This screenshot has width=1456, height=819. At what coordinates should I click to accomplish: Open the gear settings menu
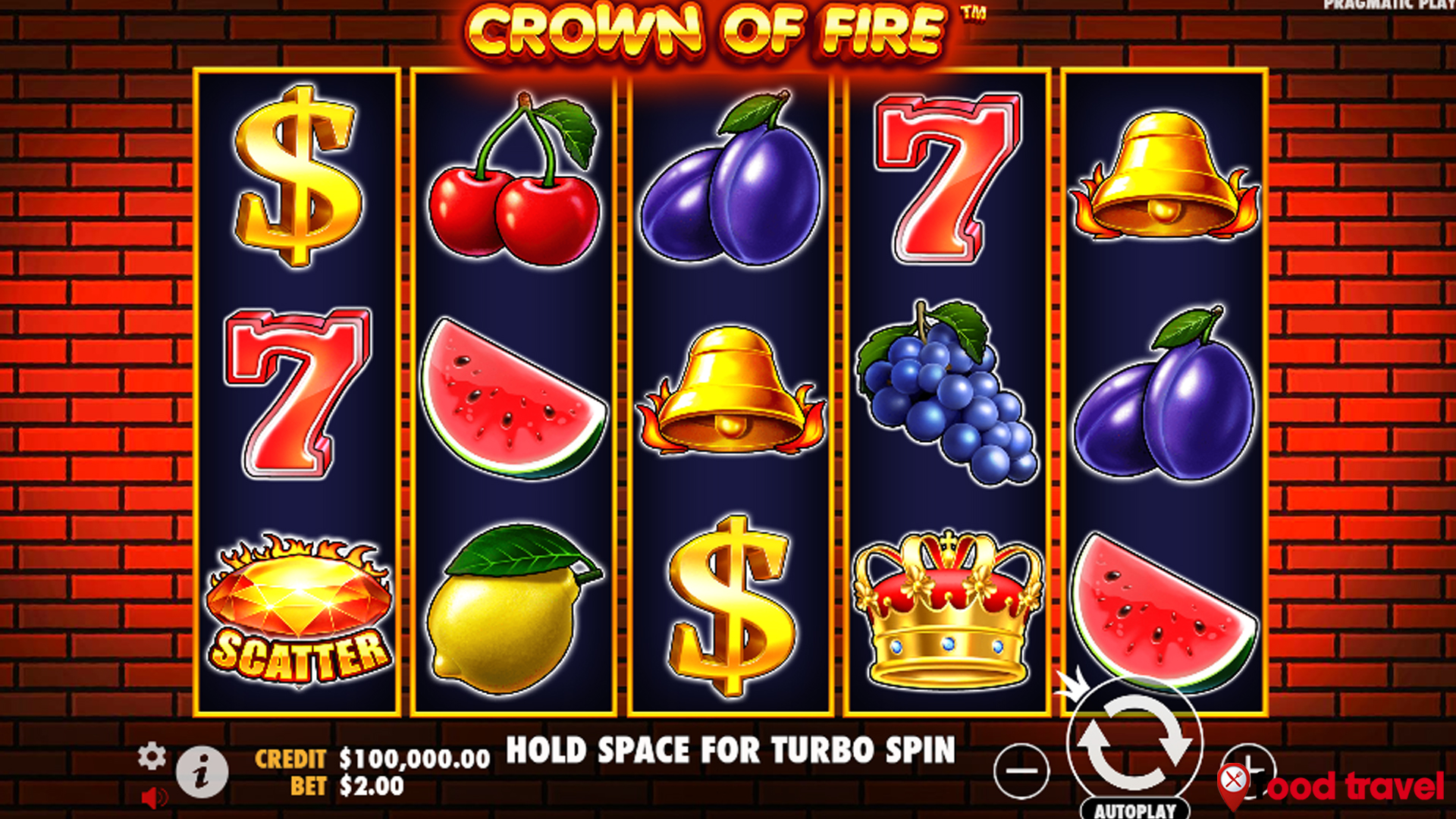152,756
